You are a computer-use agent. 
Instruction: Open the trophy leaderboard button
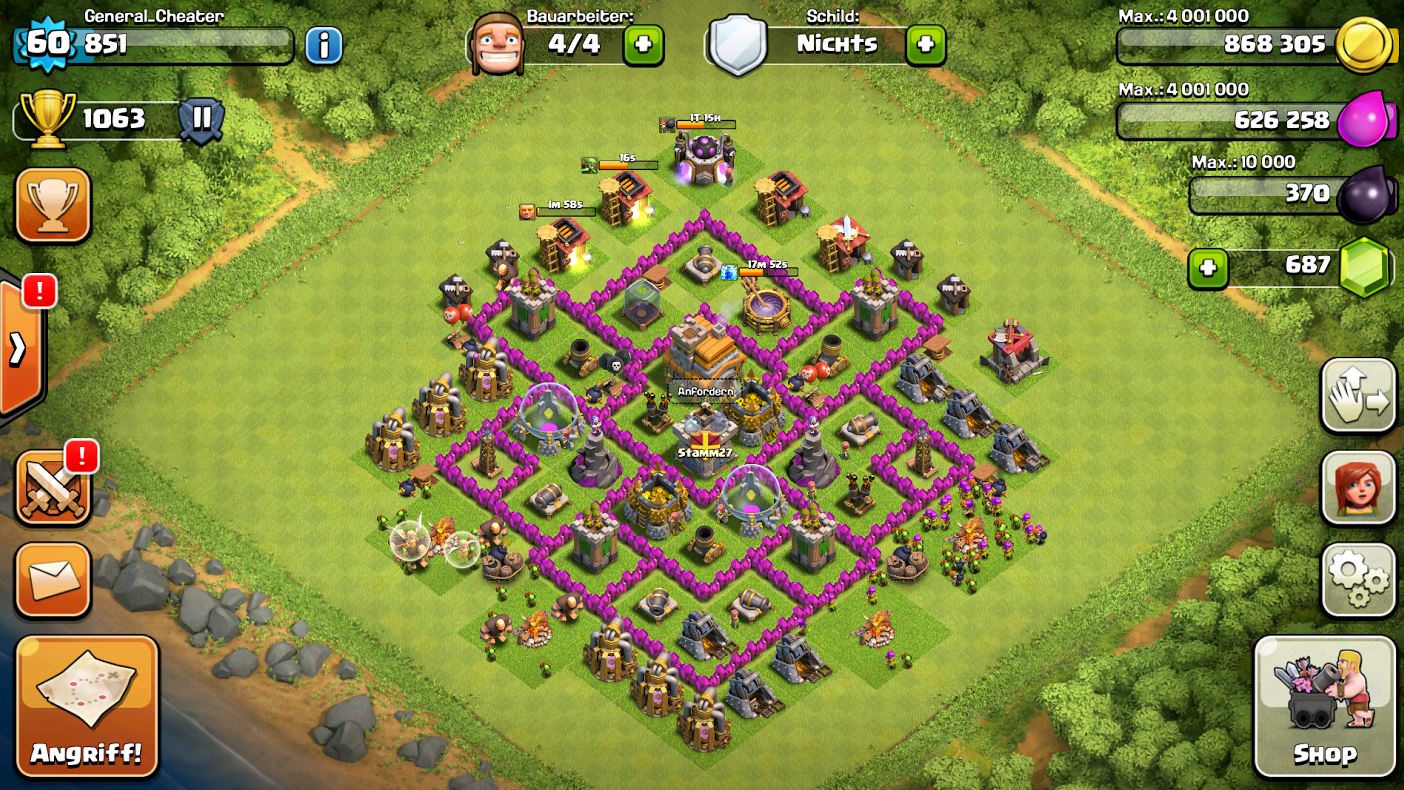point(53,204)
